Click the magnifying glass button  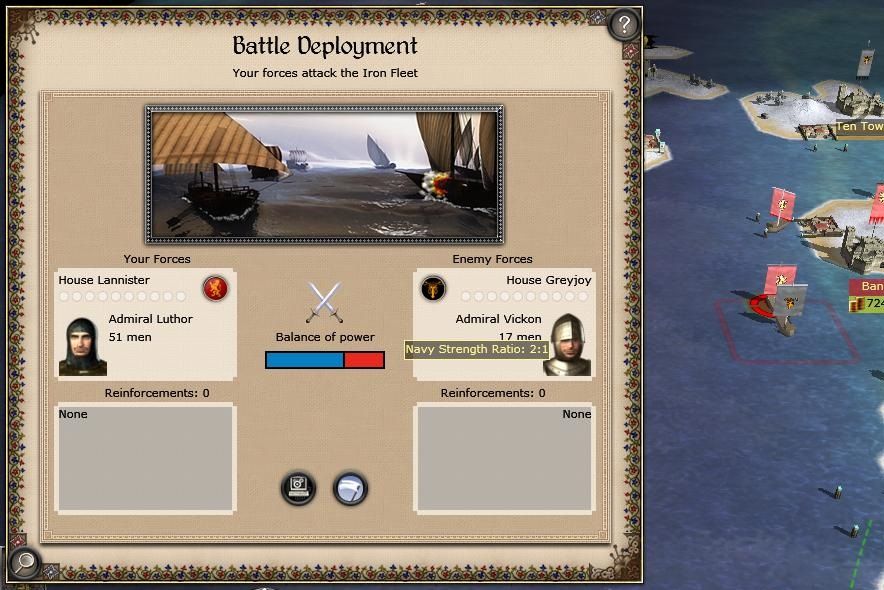[24, 563]
